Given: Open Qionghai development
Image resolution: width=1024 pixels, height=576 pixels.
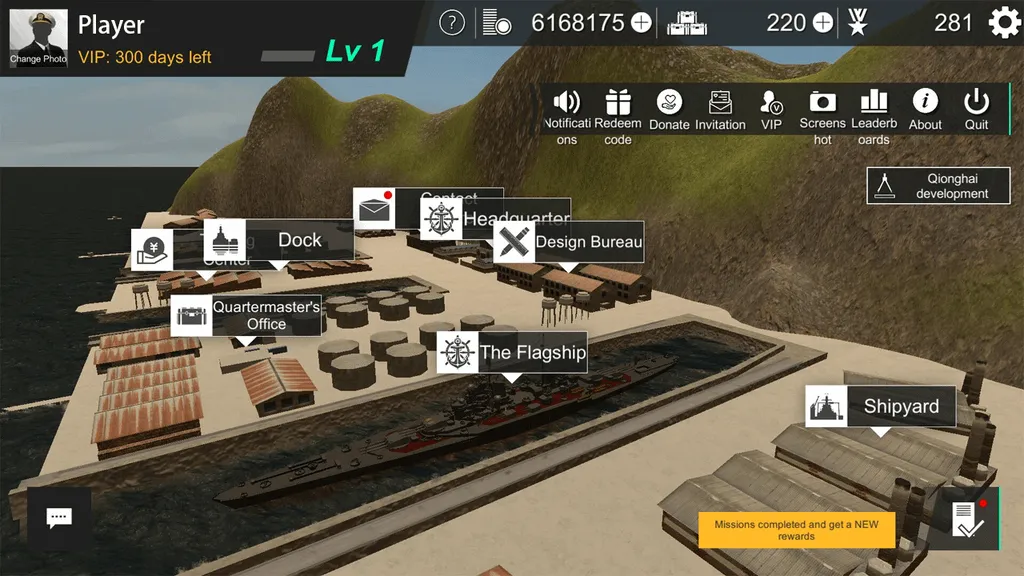Looking at the screenshot, I should (938, 186).
